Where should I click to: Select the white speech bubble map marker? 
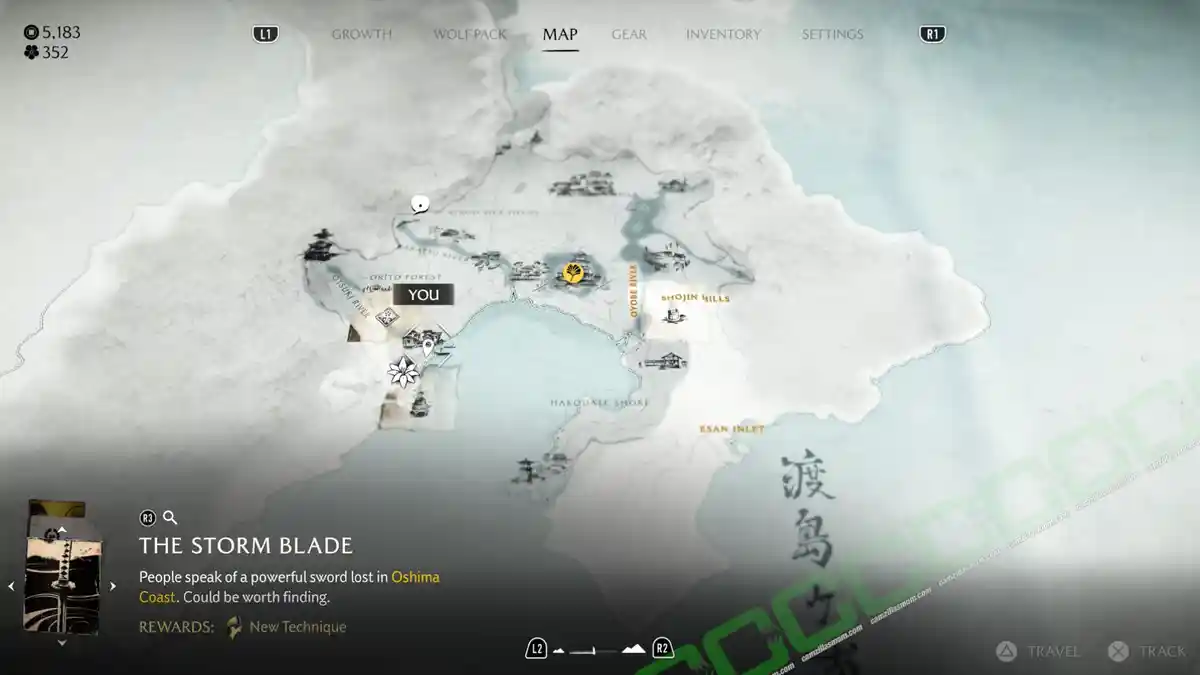pyautogui.click(x=420, y=204)
